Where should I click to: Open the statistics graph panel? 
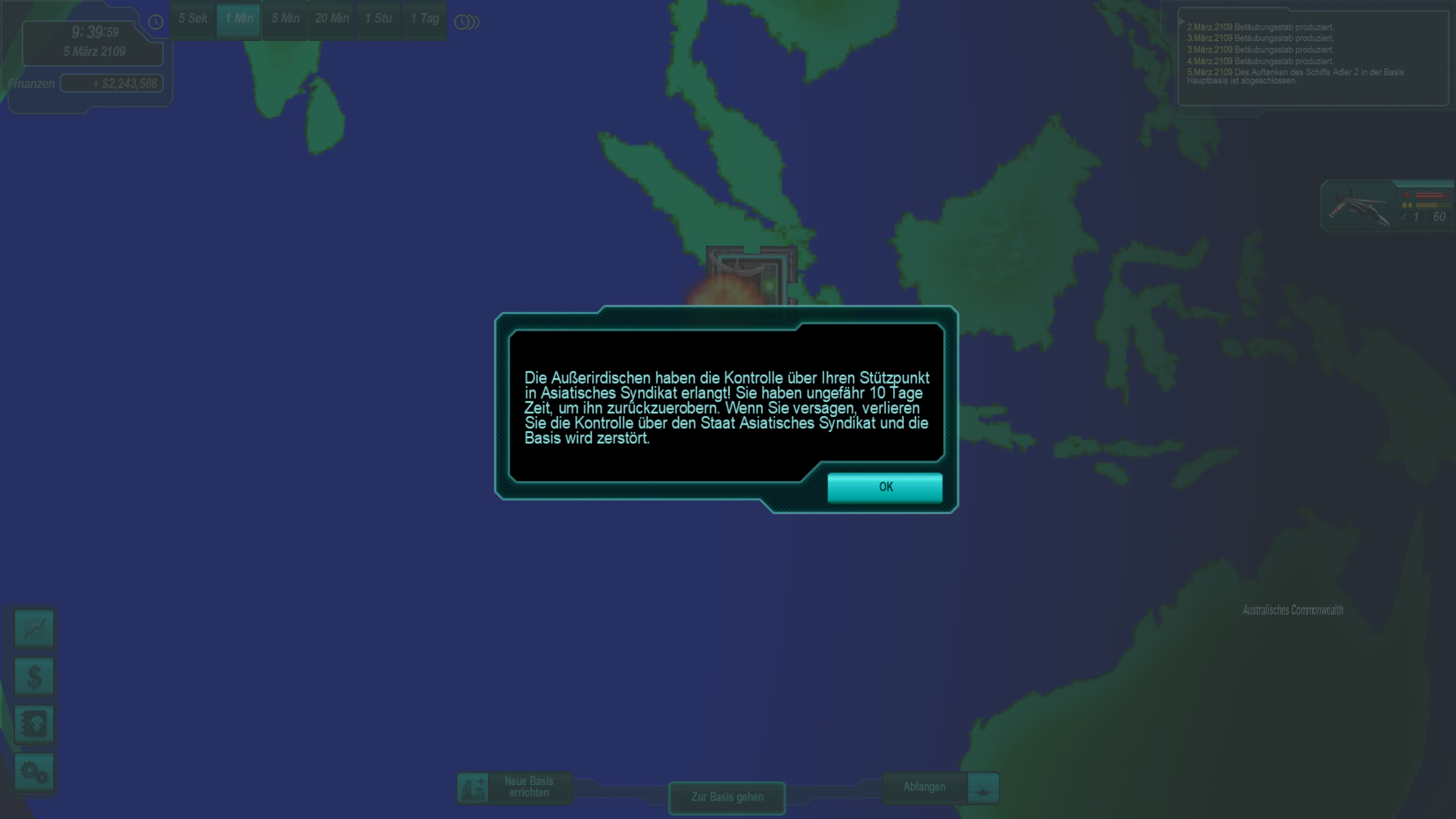35,628
